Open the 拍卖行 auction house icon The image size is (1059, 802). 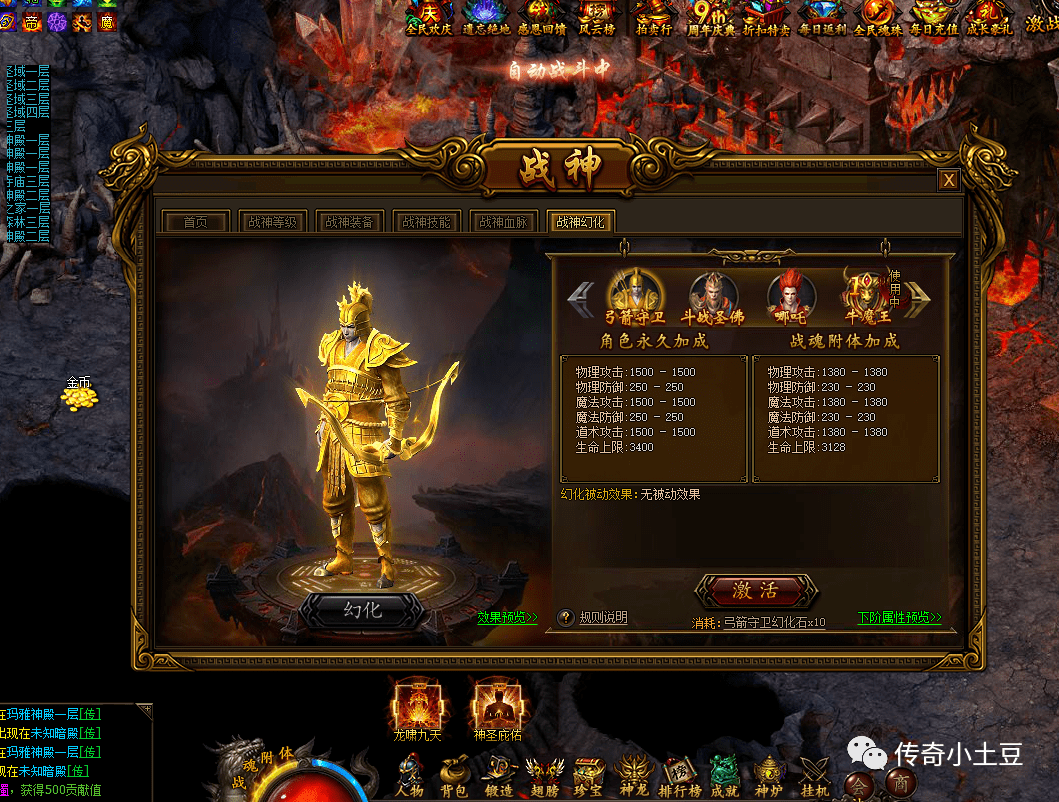654,17
